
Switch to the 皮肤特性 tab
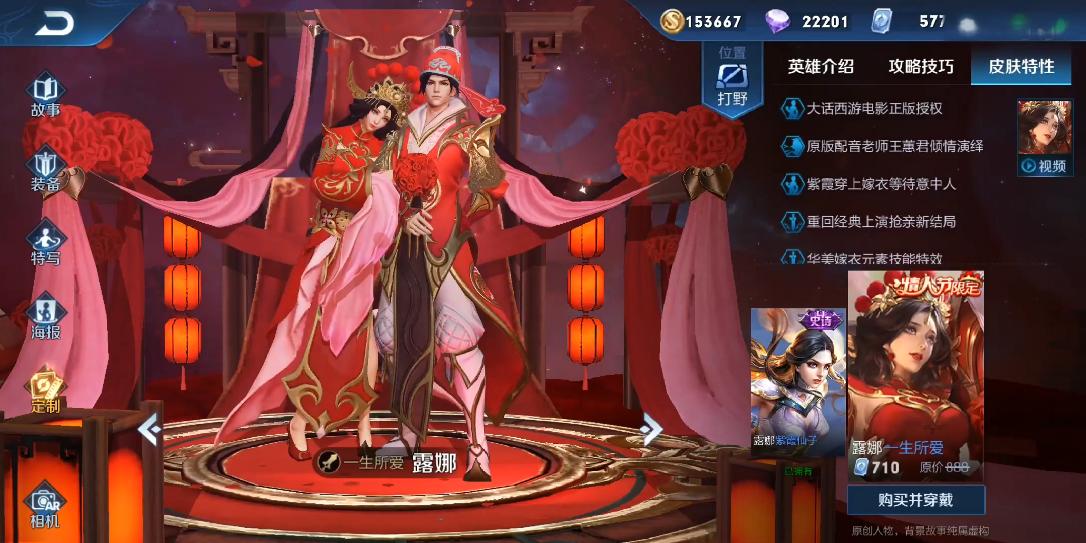point(1021,67)
